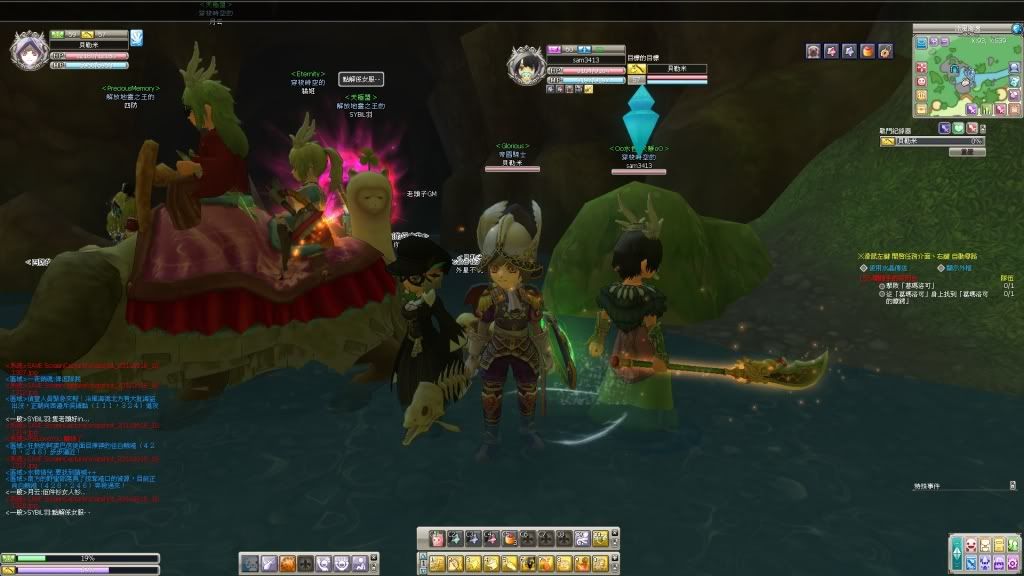
Task: Click the own character portrait in the top-left
Action: 28,50
